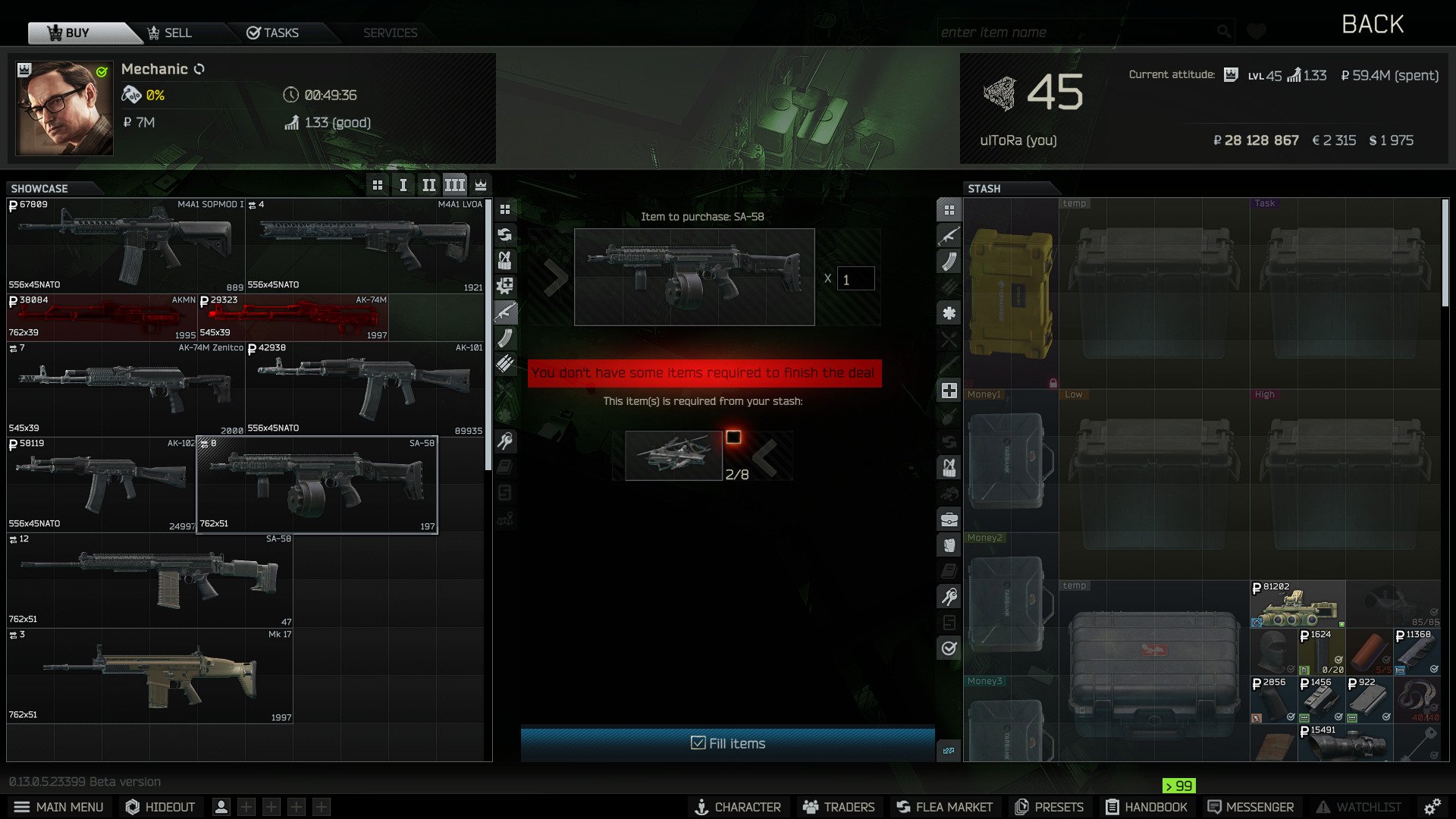Click the Fill items button

[x=727, y=743]
